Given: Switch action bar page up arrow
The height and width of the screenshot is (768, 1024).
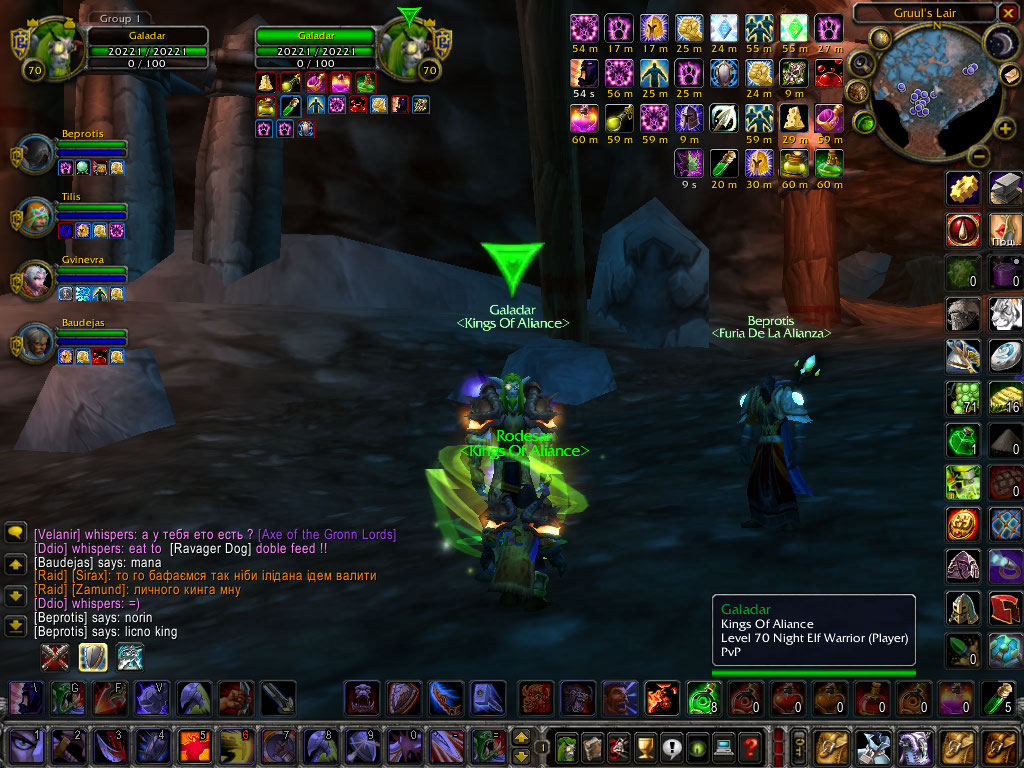Looking at the screenshot, I should point(521,738).
